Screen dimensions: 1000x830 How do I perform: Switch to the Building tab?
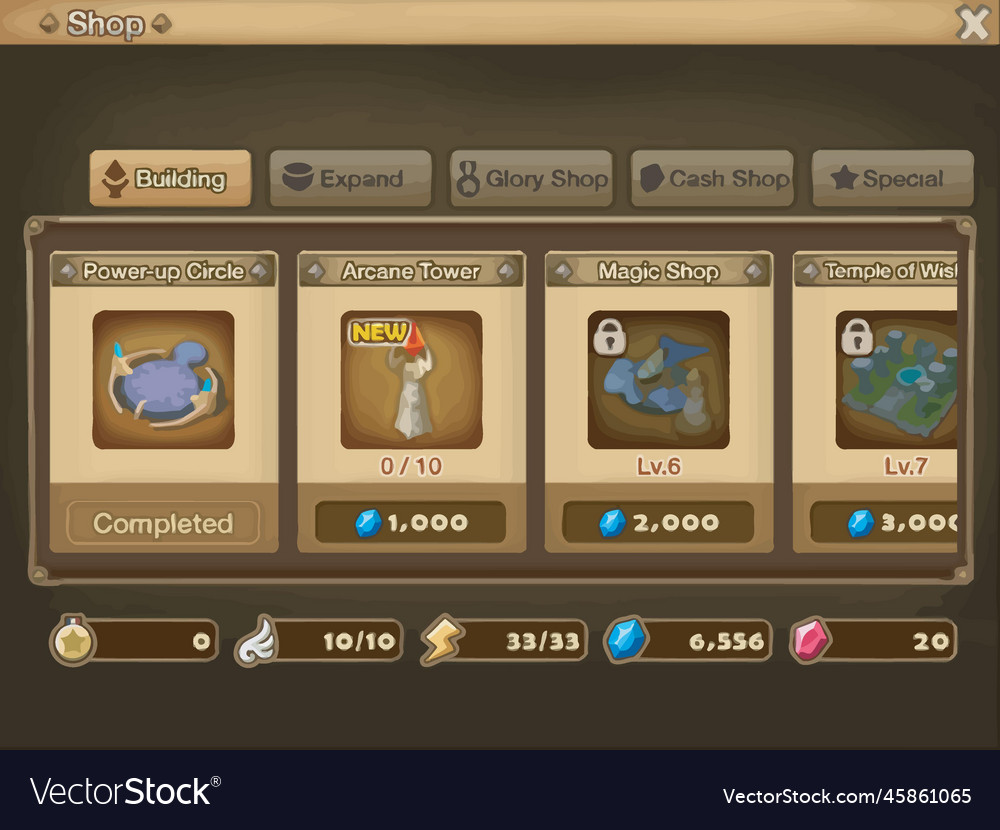(x=170, y=179)
